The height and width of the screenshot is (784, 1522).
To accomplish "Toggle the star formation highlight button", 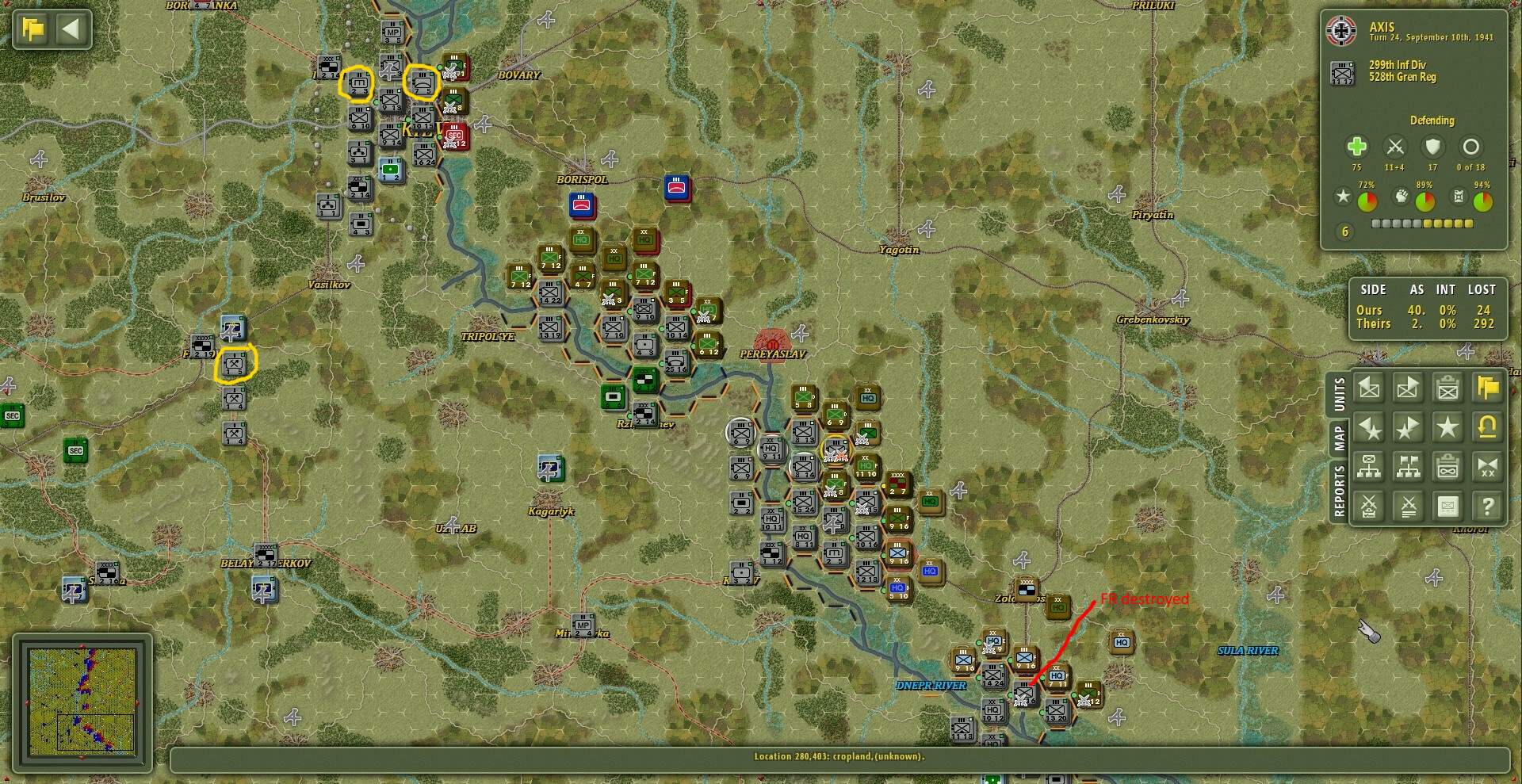I will 1448,428.
